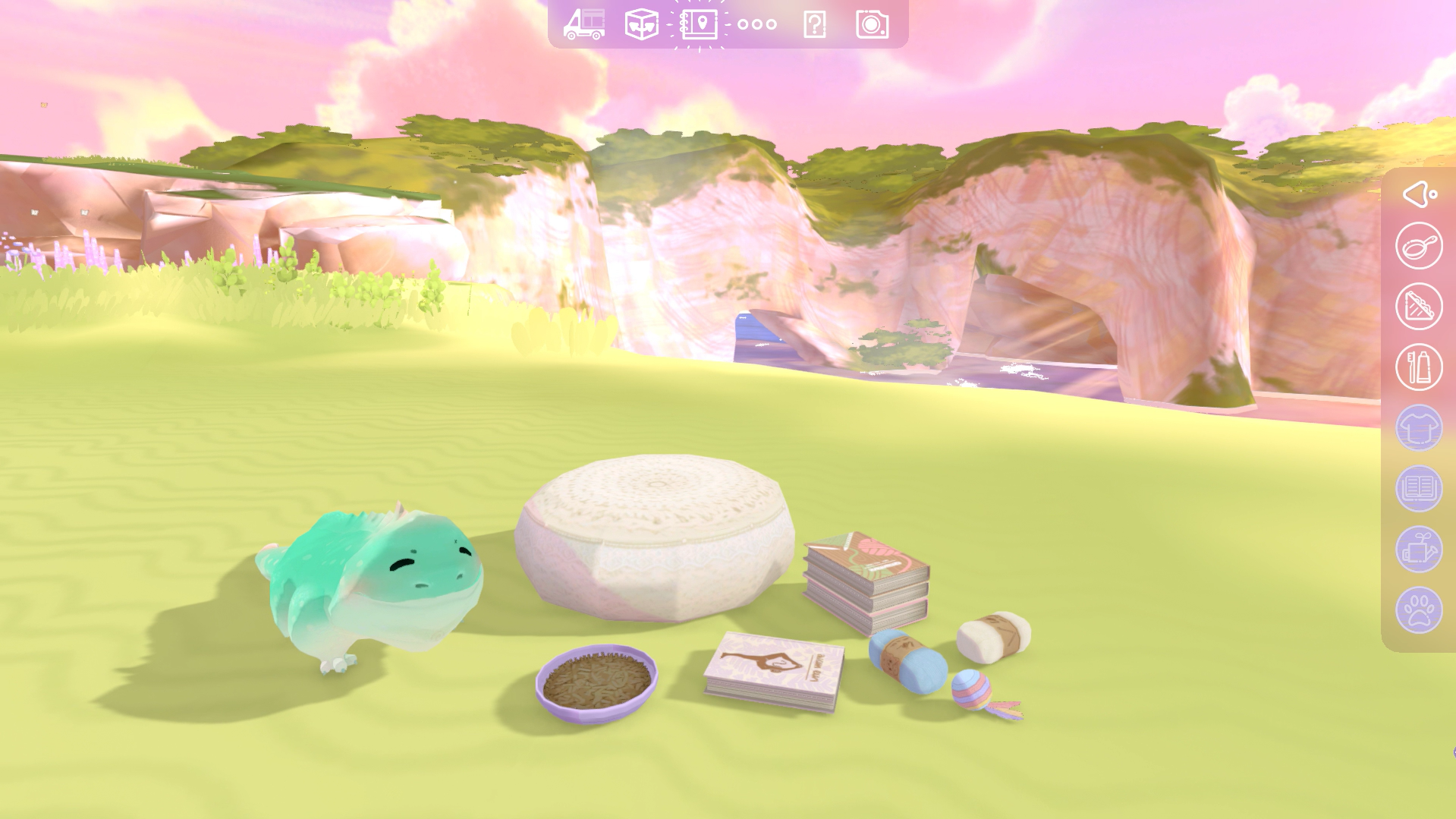Viewport: 1456px width, 819px height.
Task: Open the open-book category
Action: (x=1419, y=489)
